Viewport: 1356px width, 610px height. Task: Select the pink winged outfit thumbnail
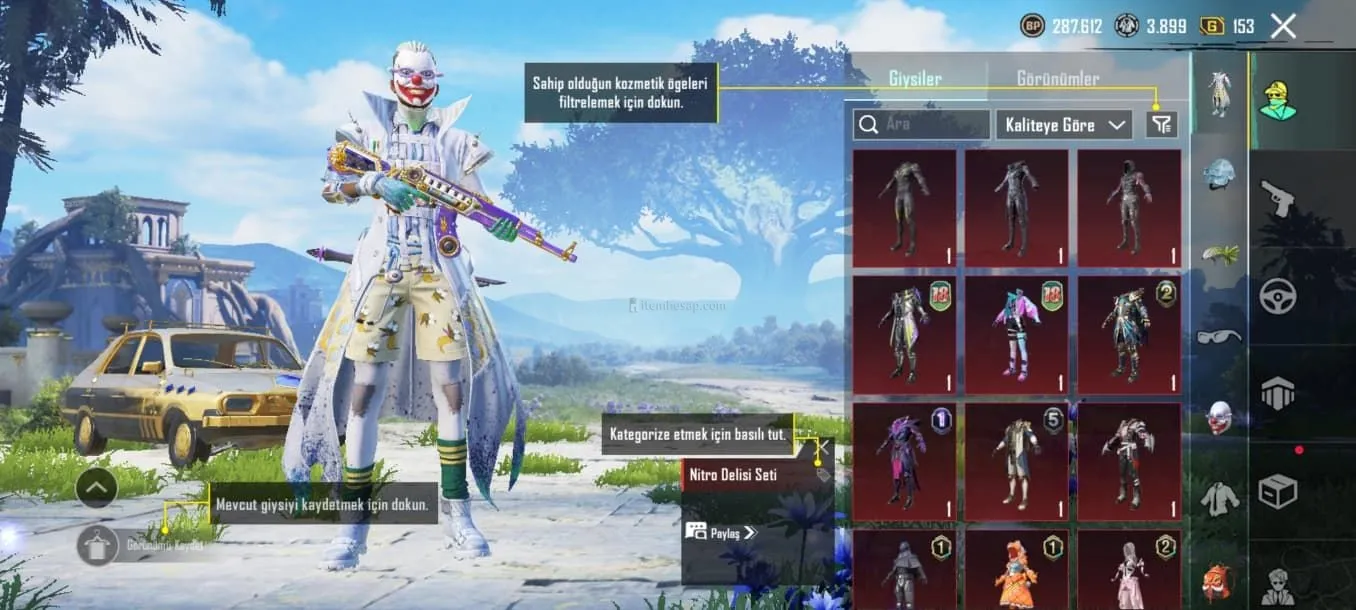(1016, 336)
